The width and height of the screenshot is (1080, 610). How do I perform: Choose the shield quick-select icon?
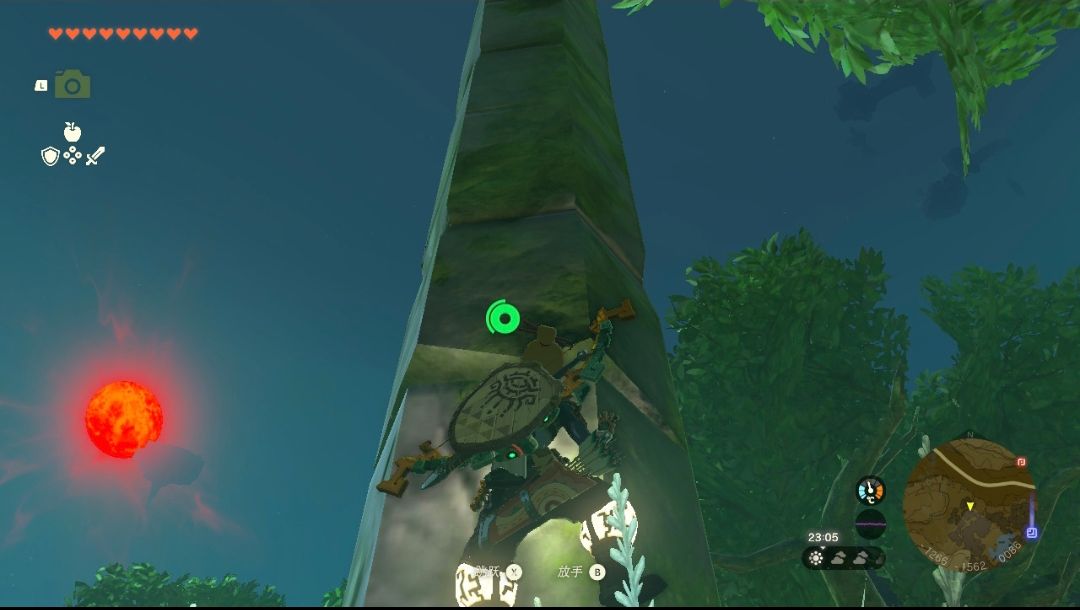tap(50, 156)
